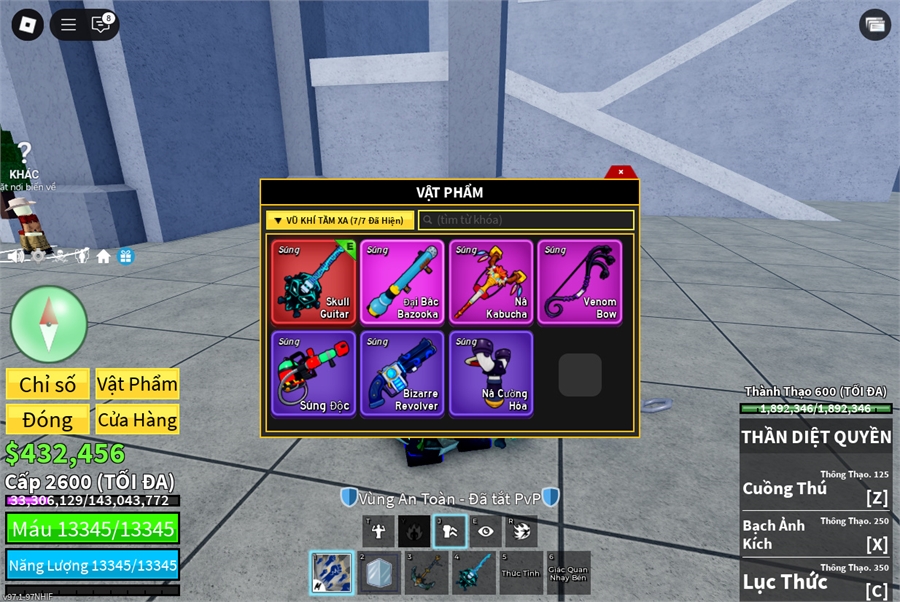Open the Cửa Hàng shop
The width and height of the screenshot is (900, 602).
[x=137, y=420]
